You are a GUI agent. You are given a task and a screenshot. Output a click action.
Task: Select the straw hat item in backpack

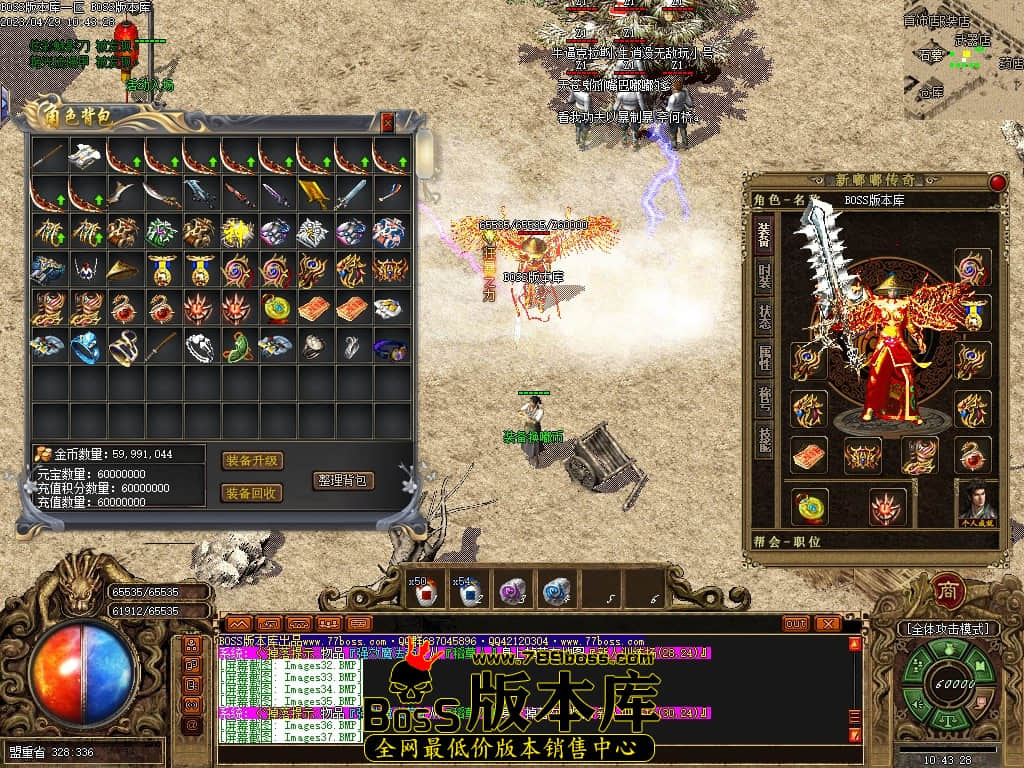point(125,270)
